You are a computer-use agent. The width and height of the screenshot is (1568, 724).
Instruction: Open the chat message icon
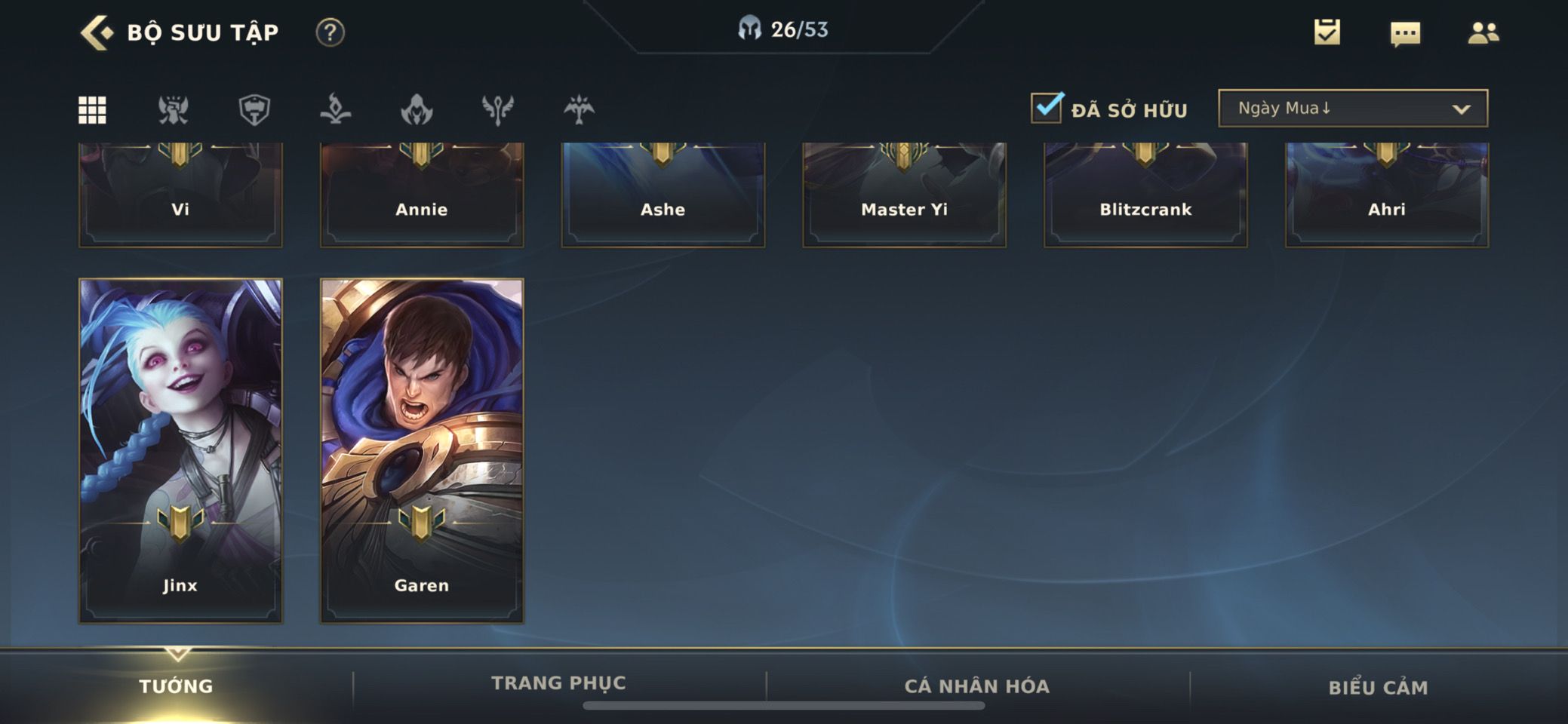coord(1405,33)
